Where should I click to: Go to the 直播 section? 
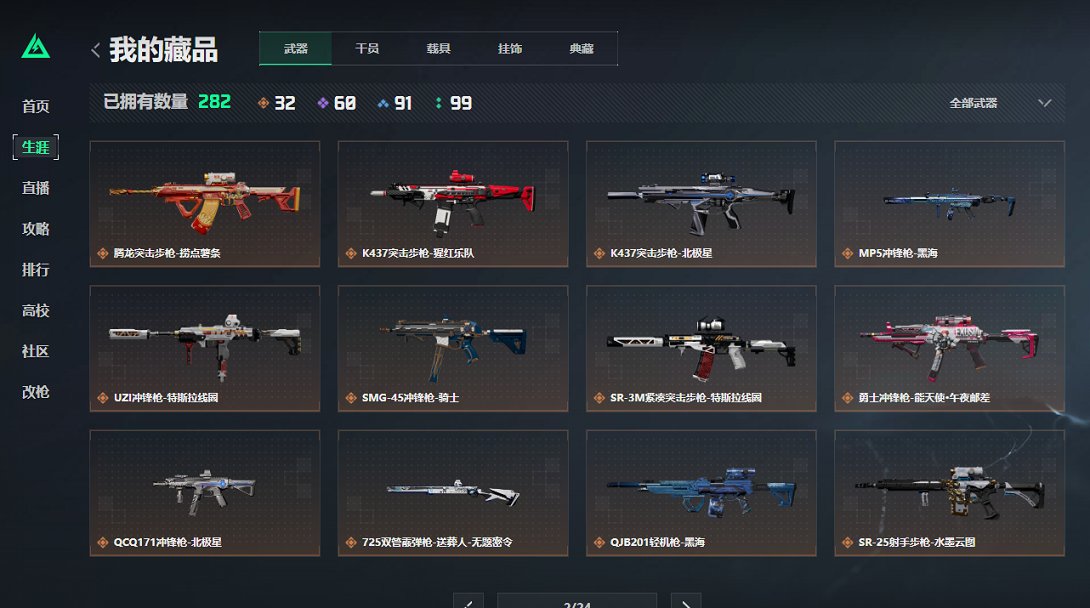(x=36, y=188)
